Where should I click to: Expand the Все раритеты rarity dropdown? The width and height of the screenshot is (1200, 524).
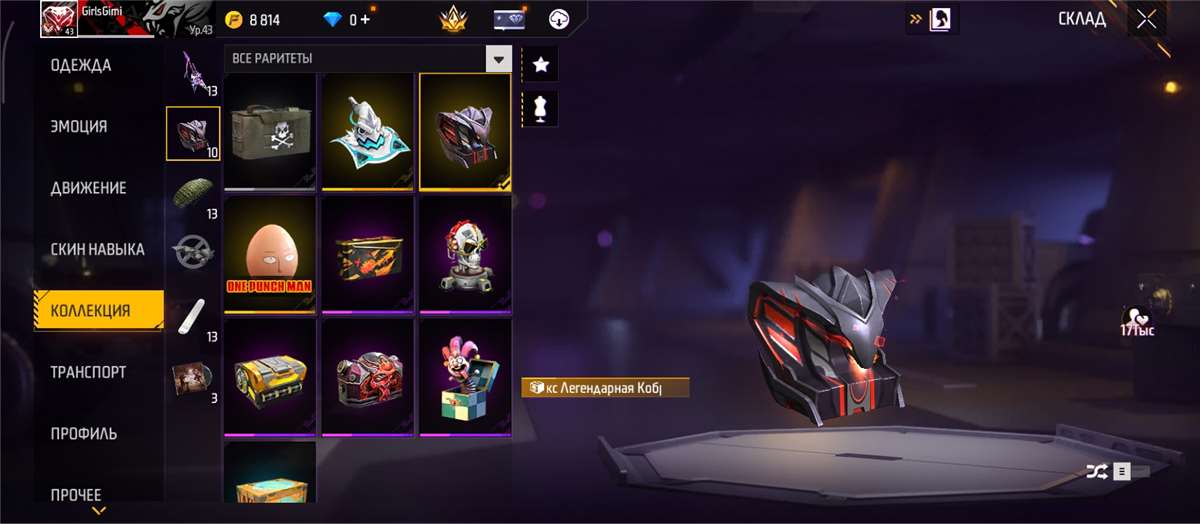[x=498, y=59]
